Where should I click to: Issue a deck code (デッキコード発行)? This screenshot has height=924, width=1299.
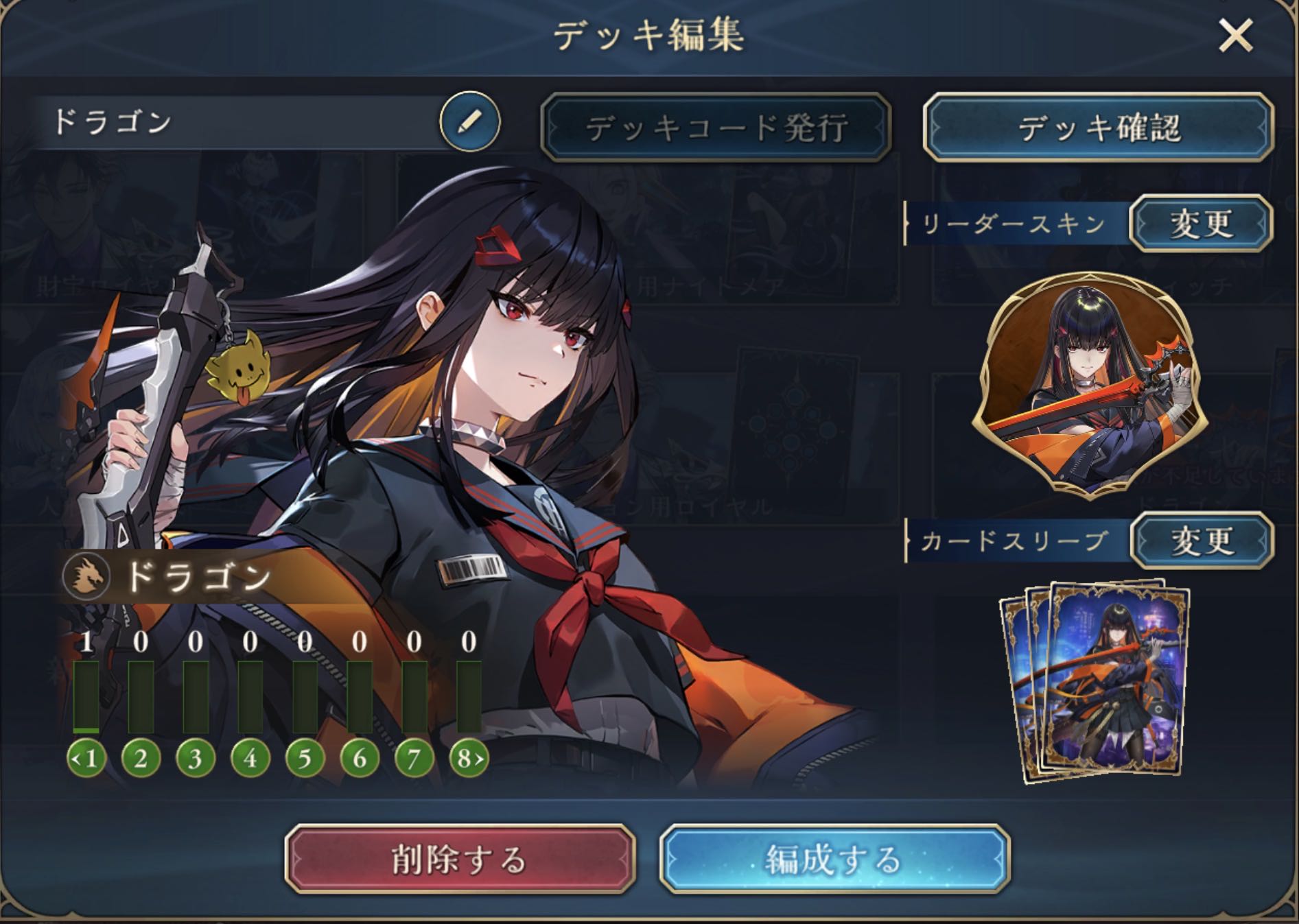point(716,128)
